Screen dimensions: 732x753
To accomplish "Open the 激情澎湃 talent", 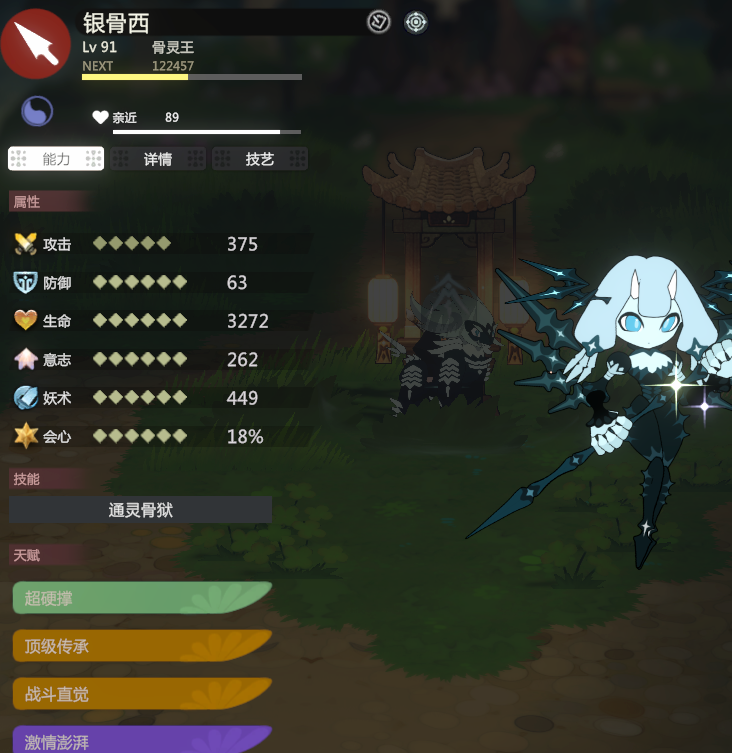I will (x=140, y=740).
